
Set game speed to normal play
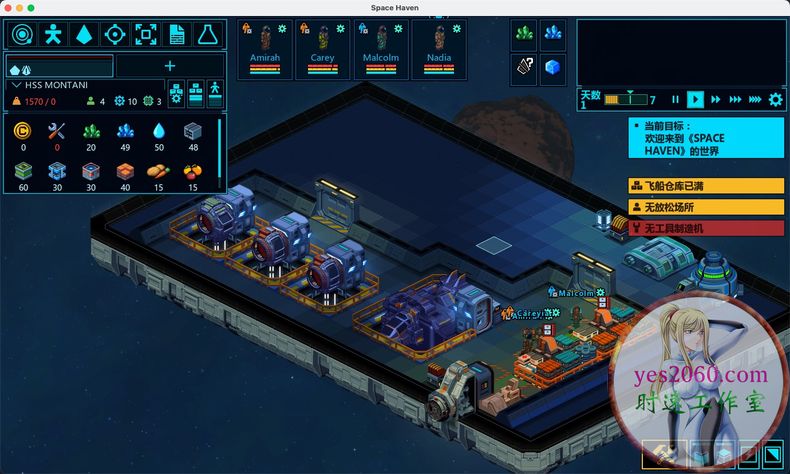point(695,99)
